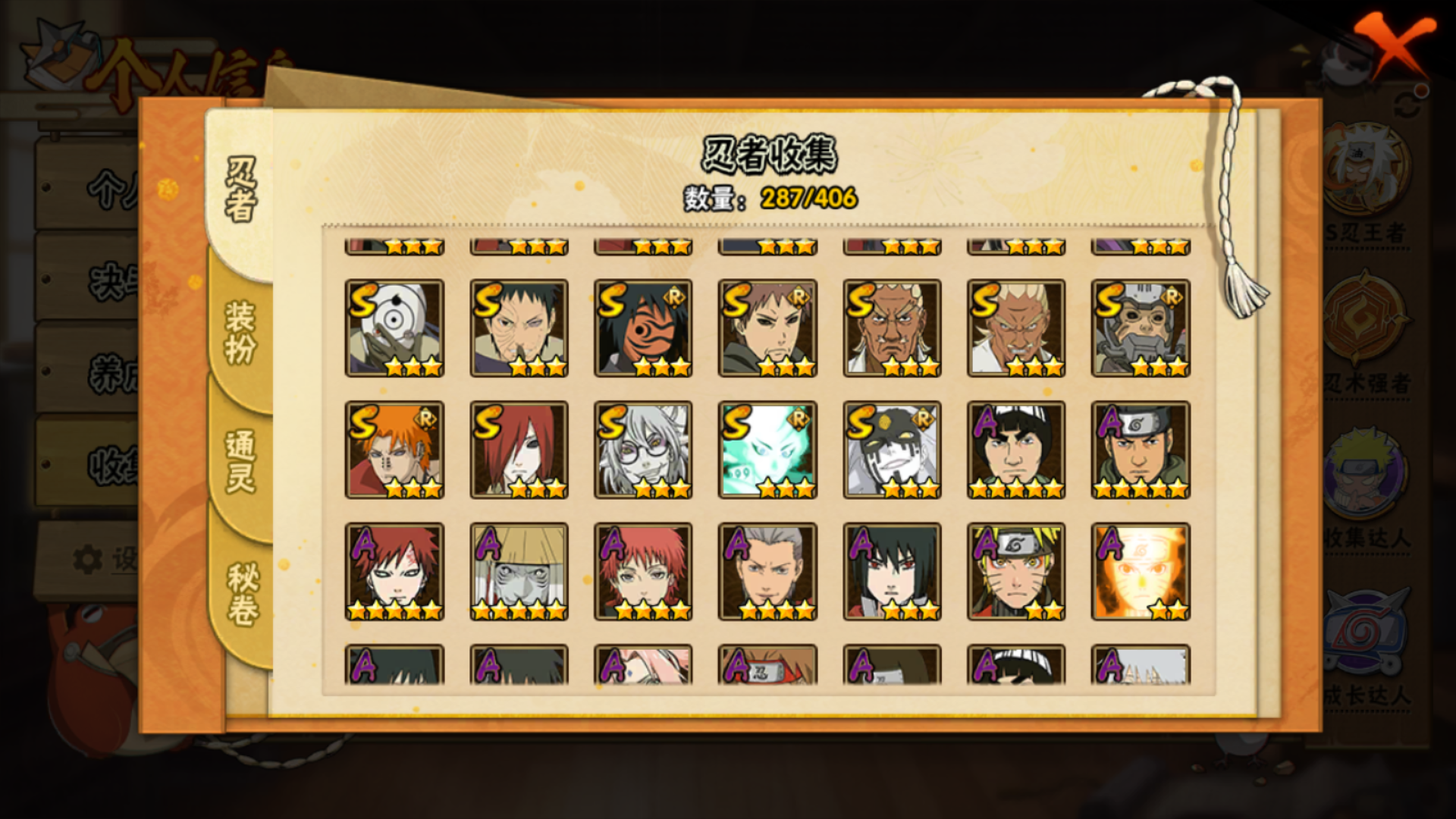This screenshot has height=819, width=1456.
Task: Pick the gas-masked S ninja card
Action: (1141, 328)
